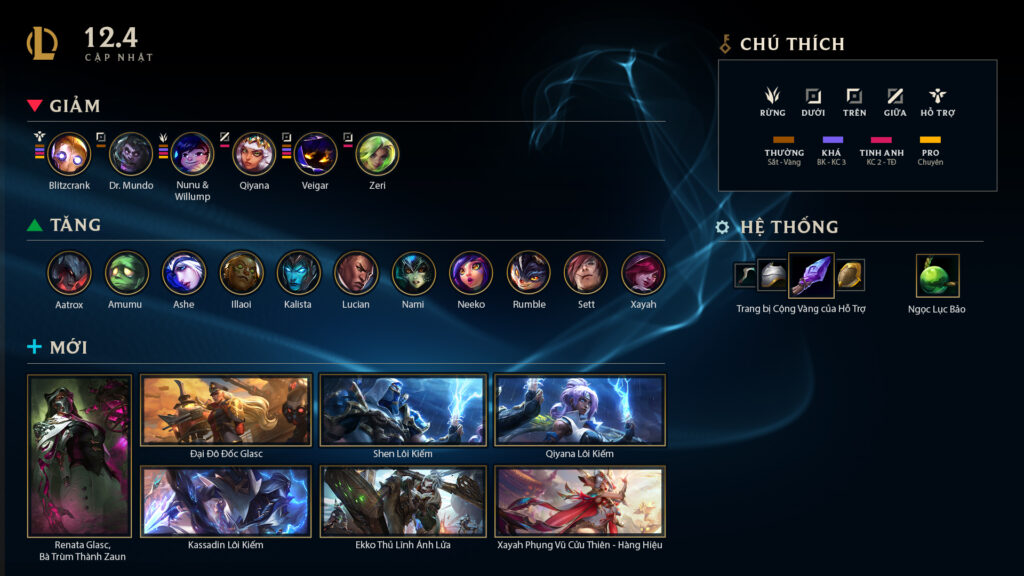Choose the Qiyana champion icon
This screenshot has width=1024, height=576.
(254, 154)
